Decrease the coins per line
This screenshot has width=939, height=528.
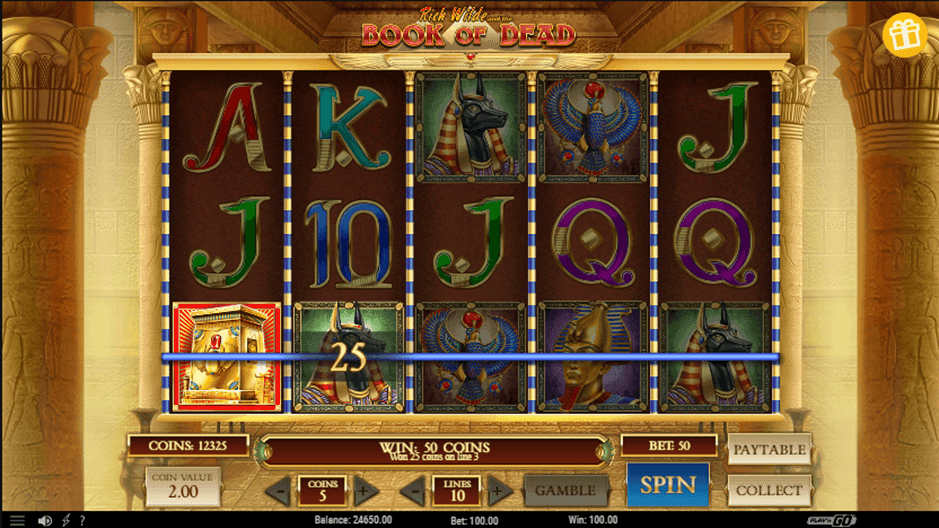(278, 491)
